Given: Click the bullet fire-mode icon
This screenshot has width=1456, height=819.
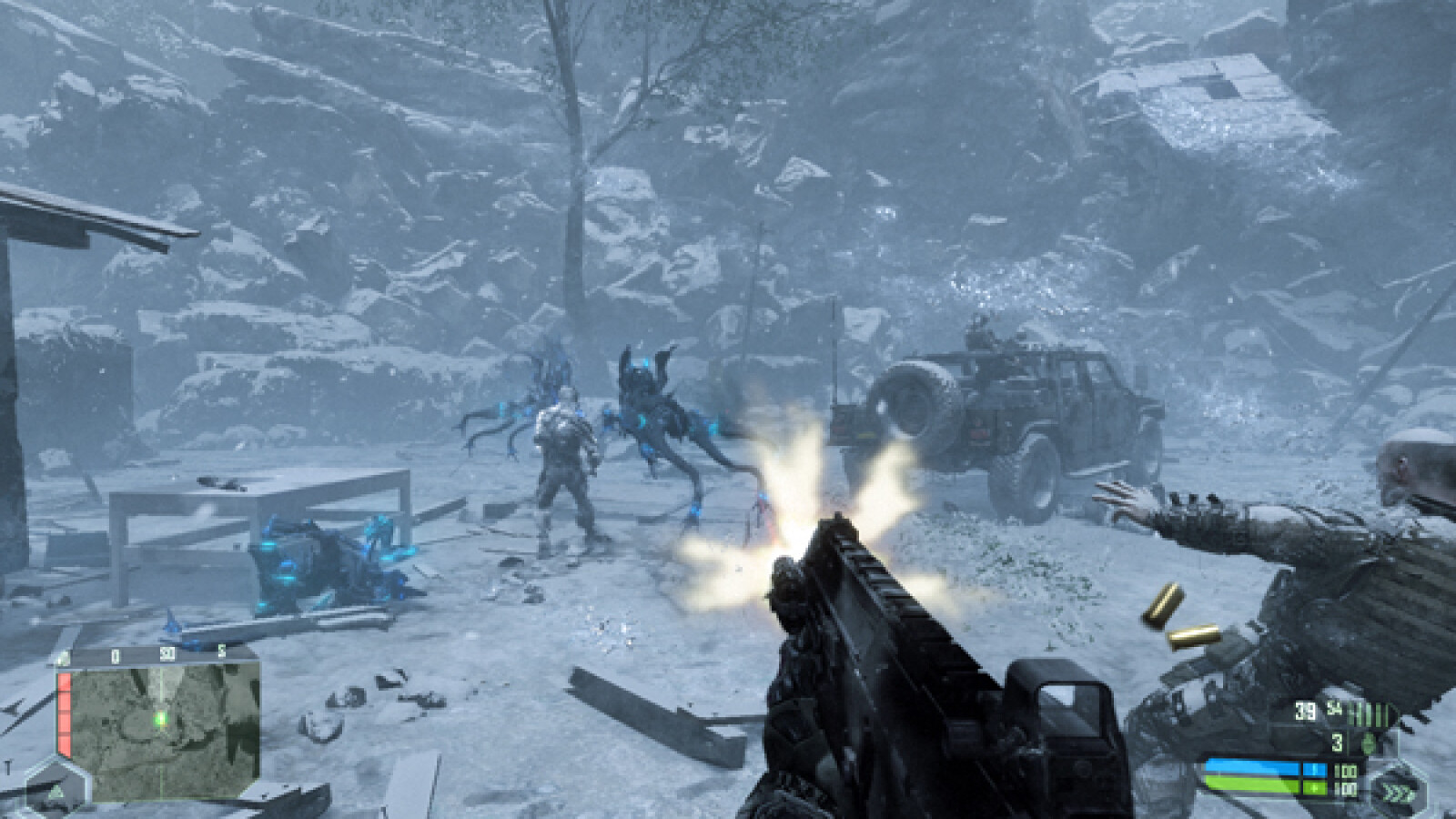Looking at the screenshot, I should point(1373,714).
